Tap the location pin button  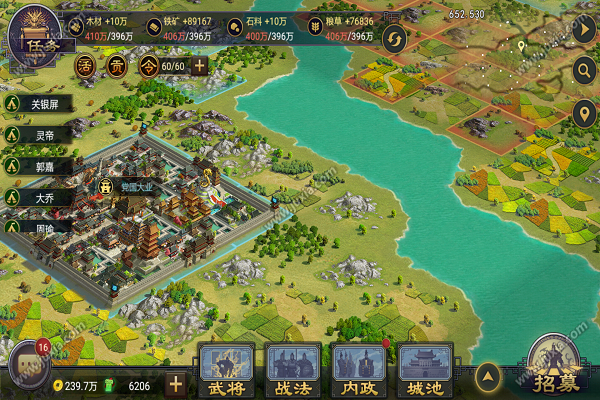tap(585, 112)
